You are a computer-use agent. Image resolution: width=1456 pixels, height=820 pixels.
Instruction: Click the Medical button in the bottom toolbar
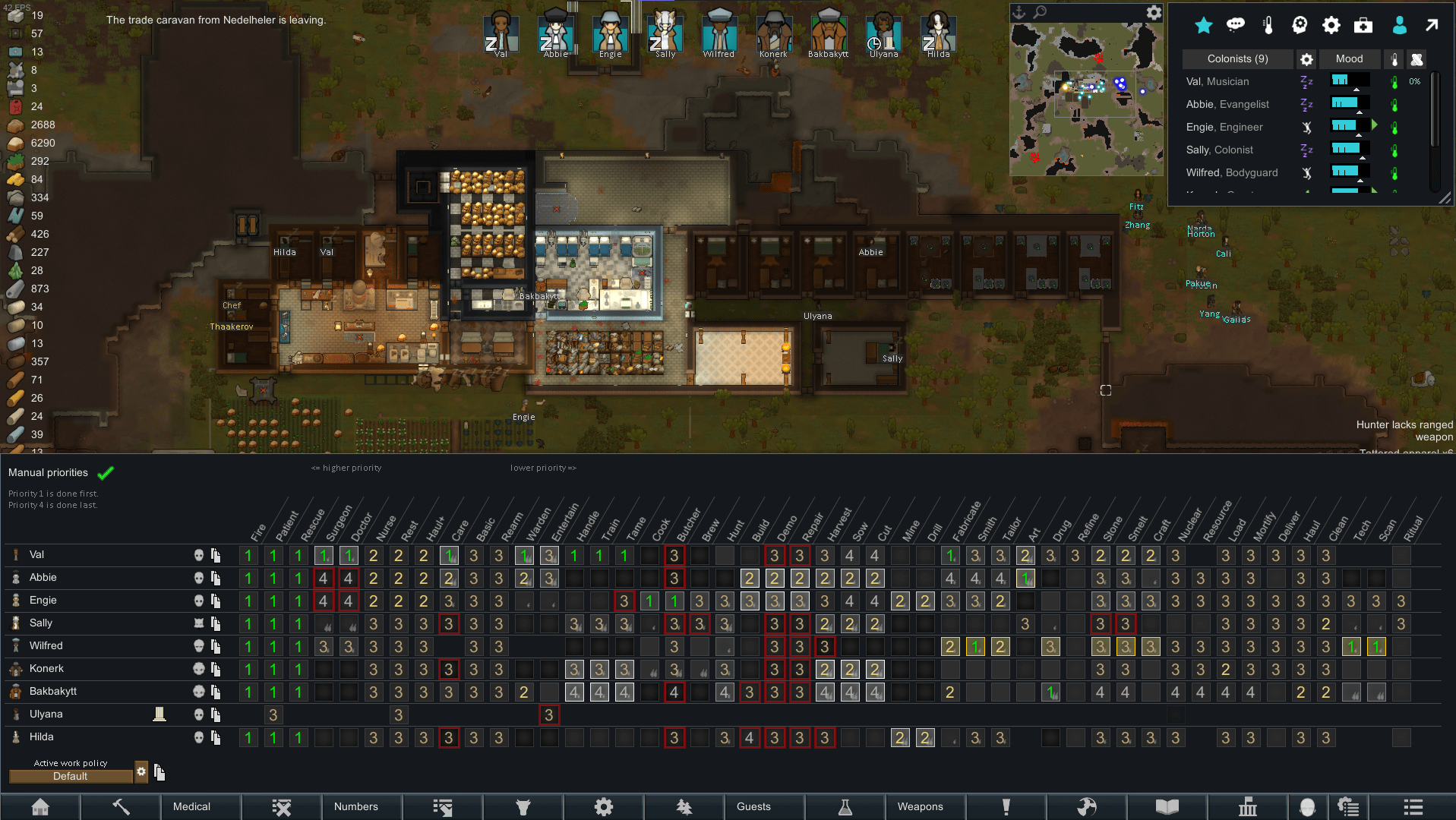(x=191, y=806)
